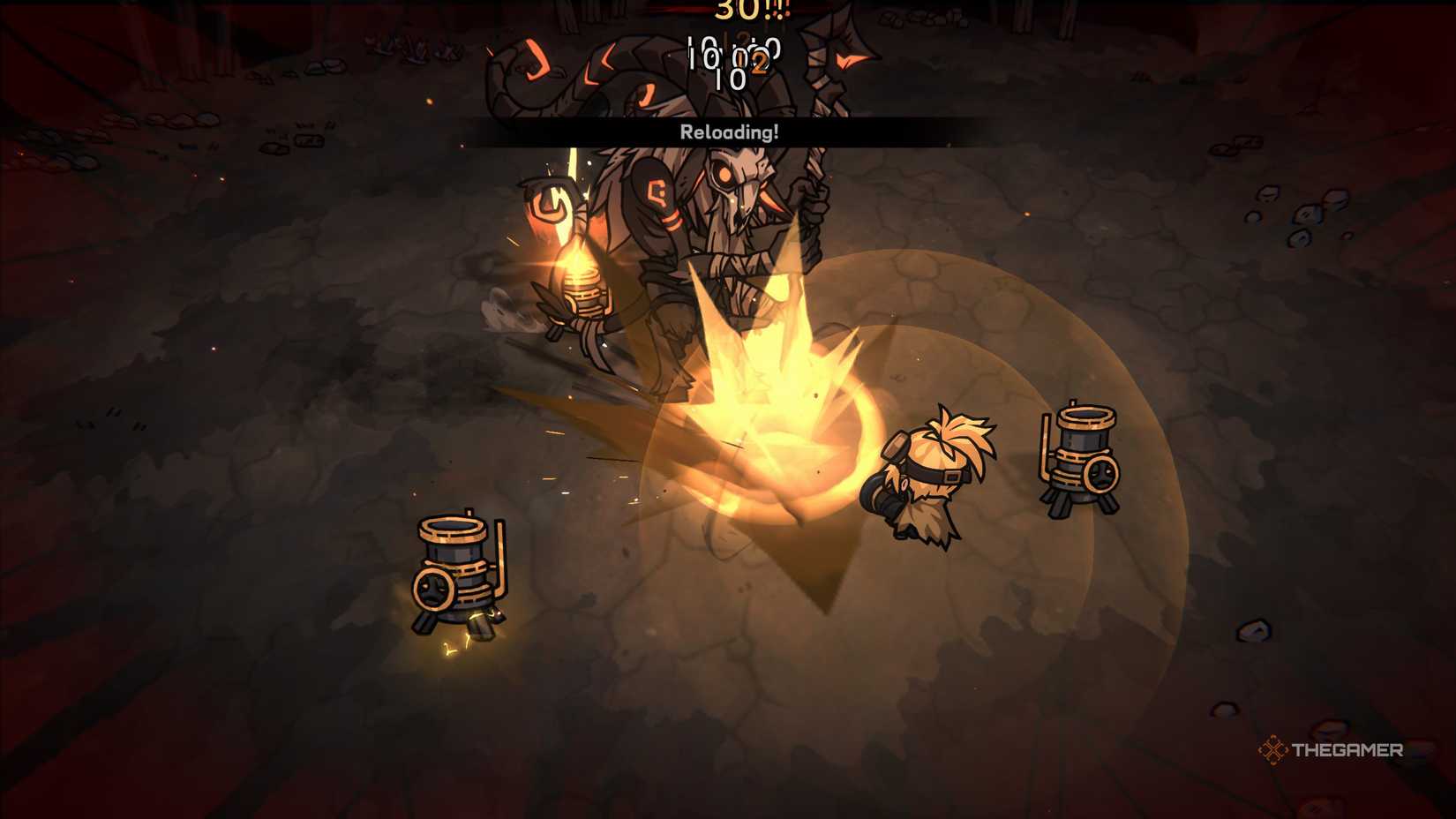Click the THEGAMER watermark text
This screenshot has height=819, width=1456.
(1348, 750)
